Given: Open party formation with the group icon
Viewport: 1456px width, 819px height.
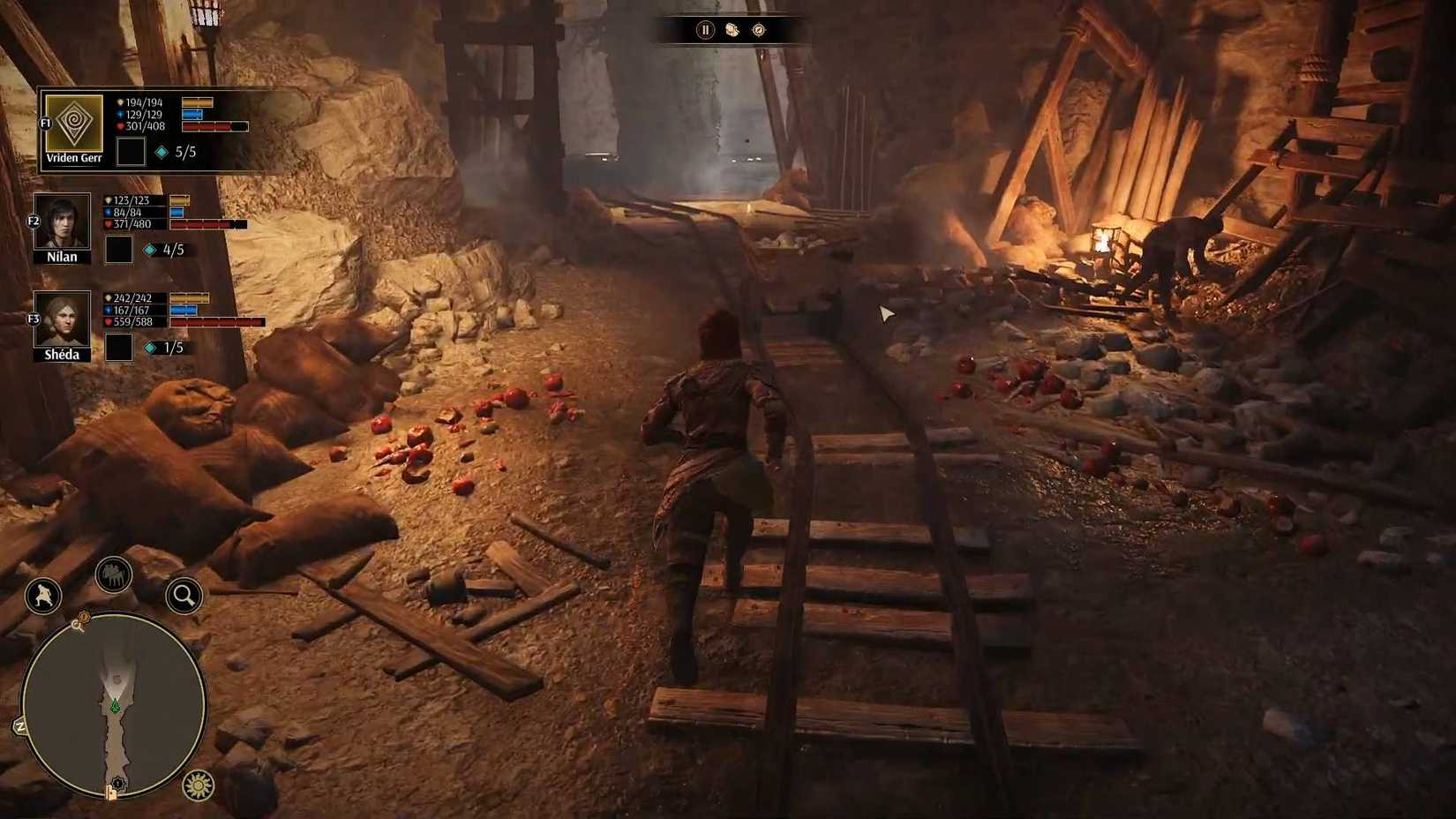Looking at the screenshot, I should coord(113,574).
